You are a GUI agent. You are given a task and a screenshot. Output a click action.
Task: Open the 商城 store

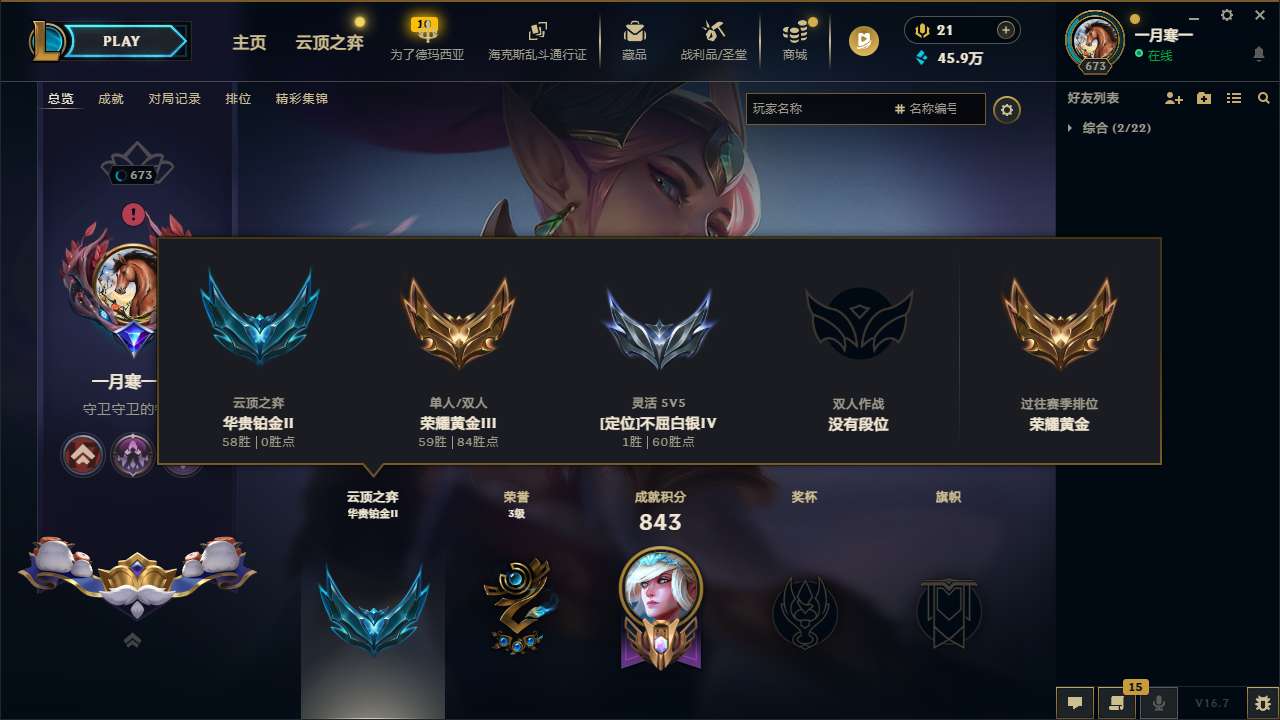pyautogui.click(x=795, y=41)
